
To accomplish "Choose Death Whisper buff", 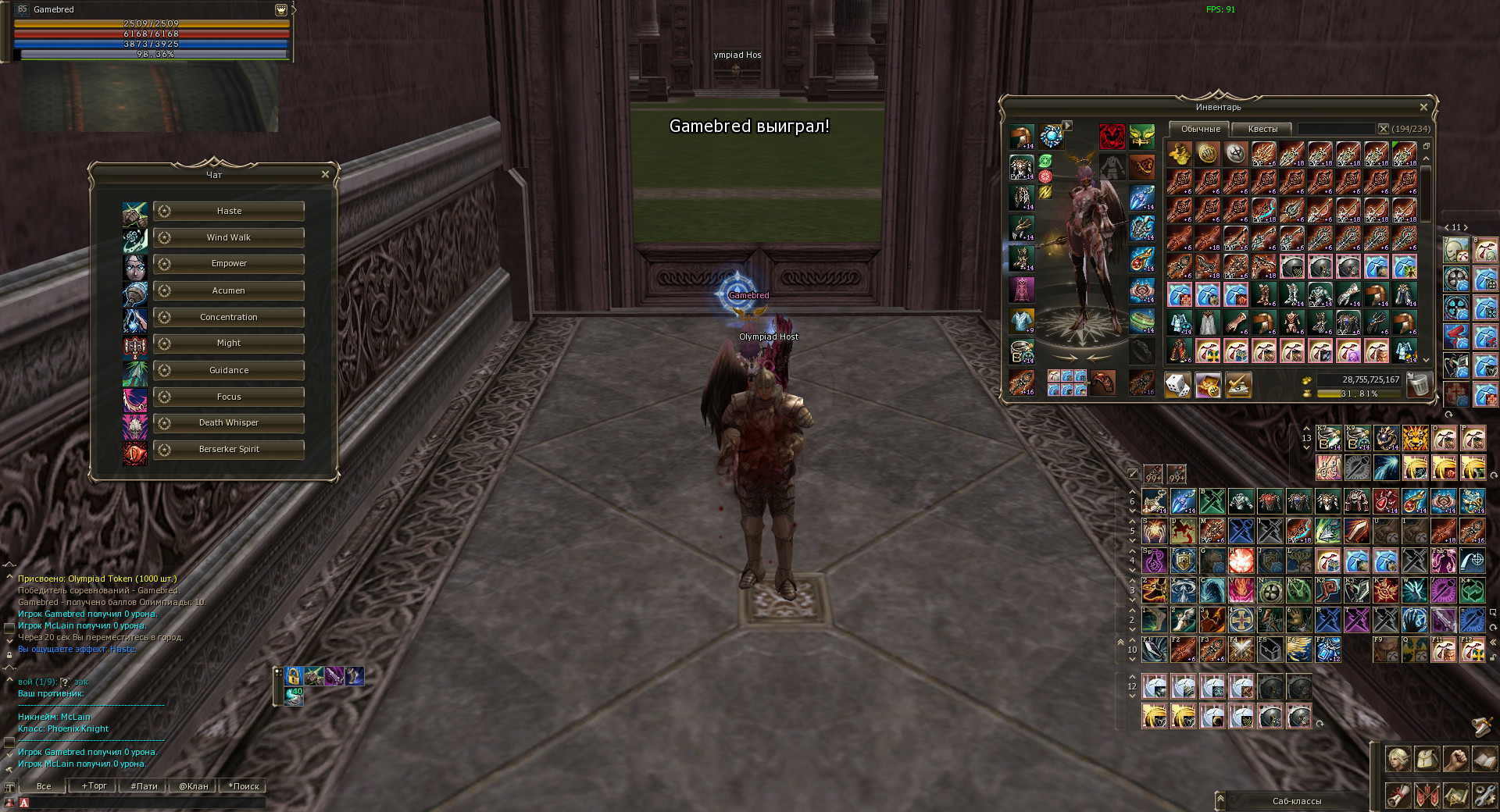I will (x=228, y=423).
